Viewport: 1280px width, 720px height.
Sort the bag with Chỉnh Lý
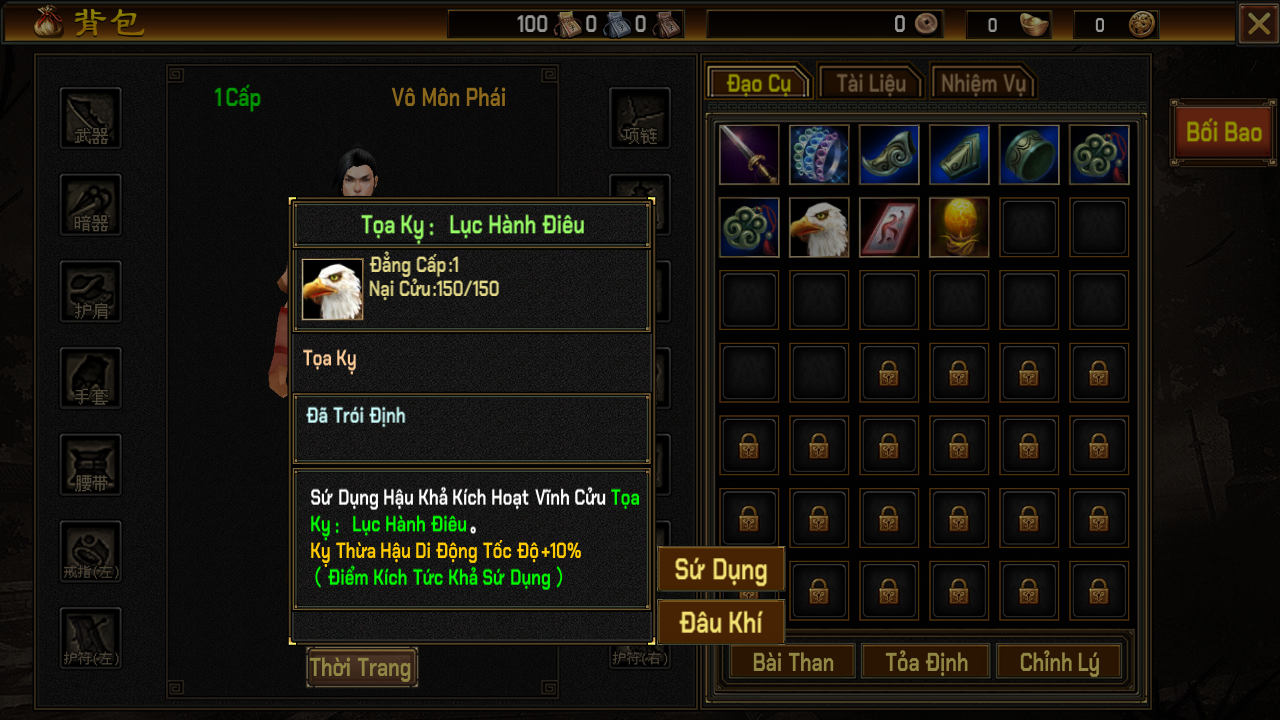coord(1059,662)
